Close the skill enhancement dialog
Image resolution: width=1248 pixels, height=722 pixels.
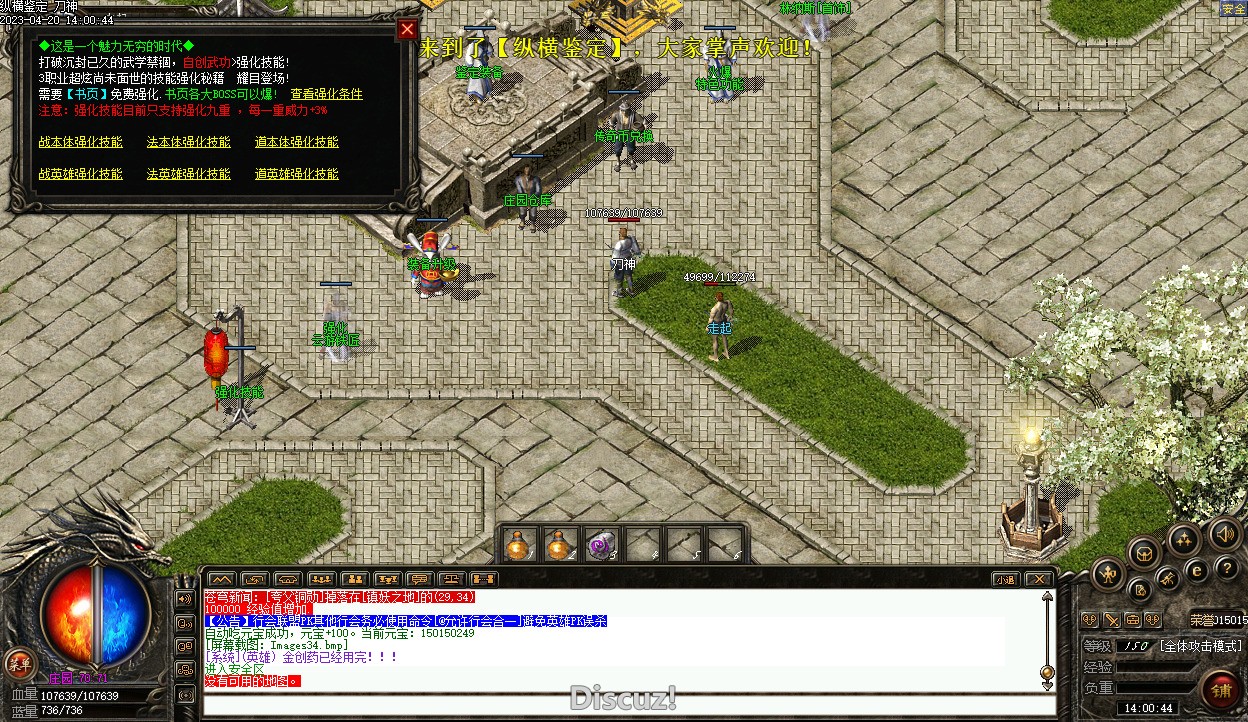[407, 30]
